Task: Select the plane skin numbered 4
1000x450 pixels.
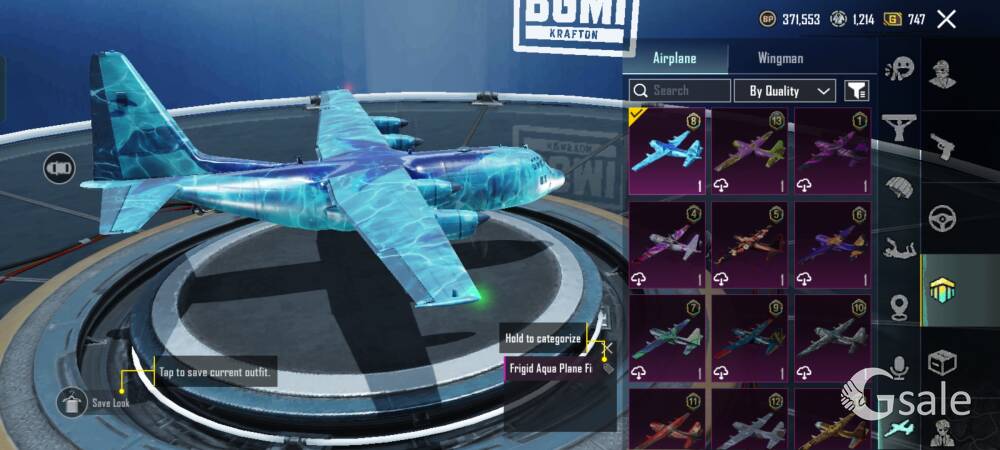Action: click(x=667, y=244)
